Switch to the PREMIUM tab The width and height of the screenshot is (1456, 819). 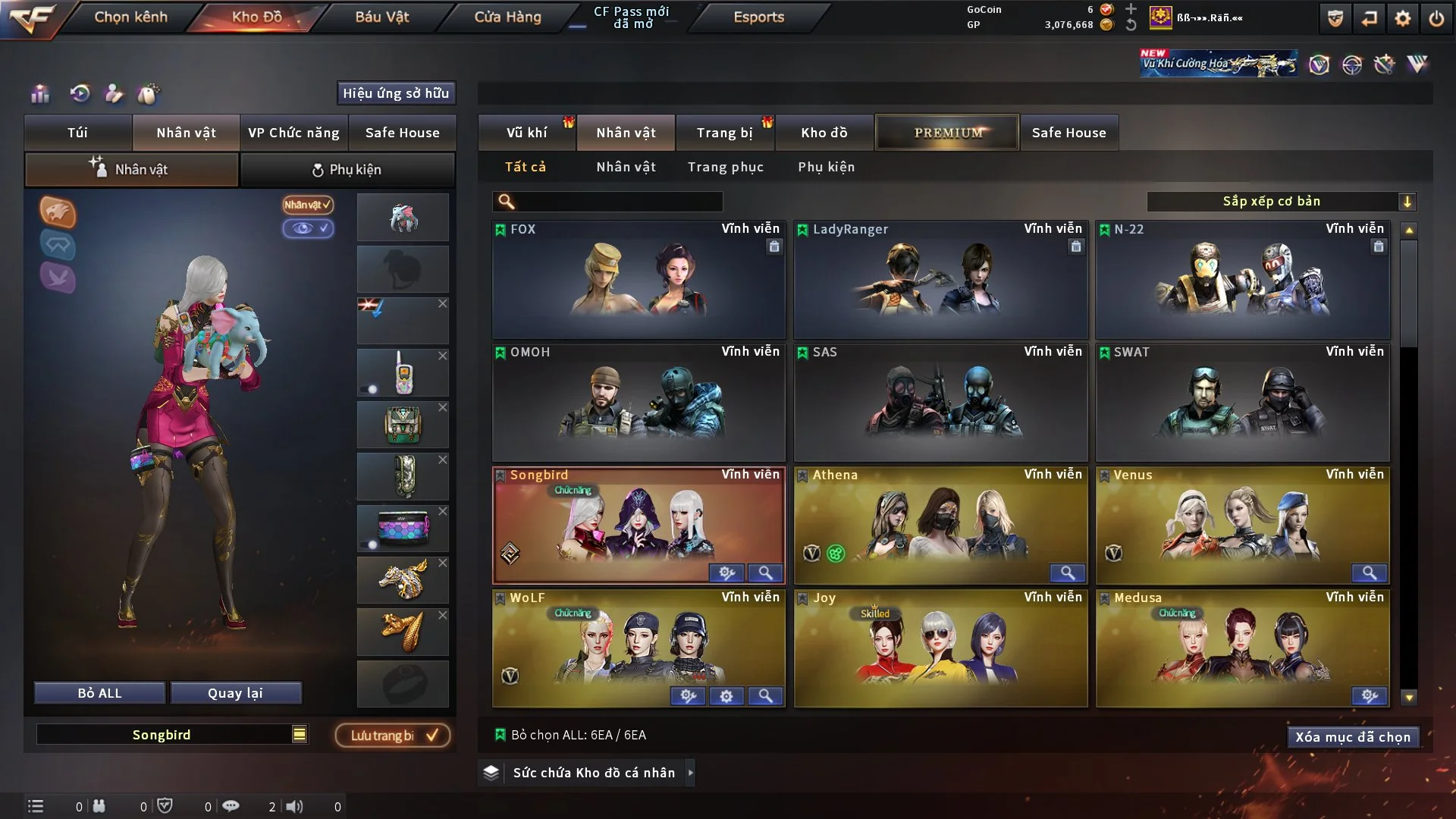point(947,133)
